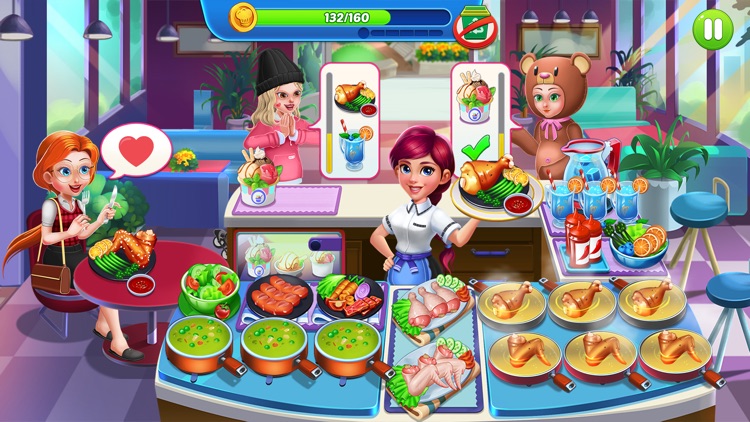Viewport: 750px width, 422px height.
Task: Take from the orange slices bowl
Action: [x=640, y=243]
